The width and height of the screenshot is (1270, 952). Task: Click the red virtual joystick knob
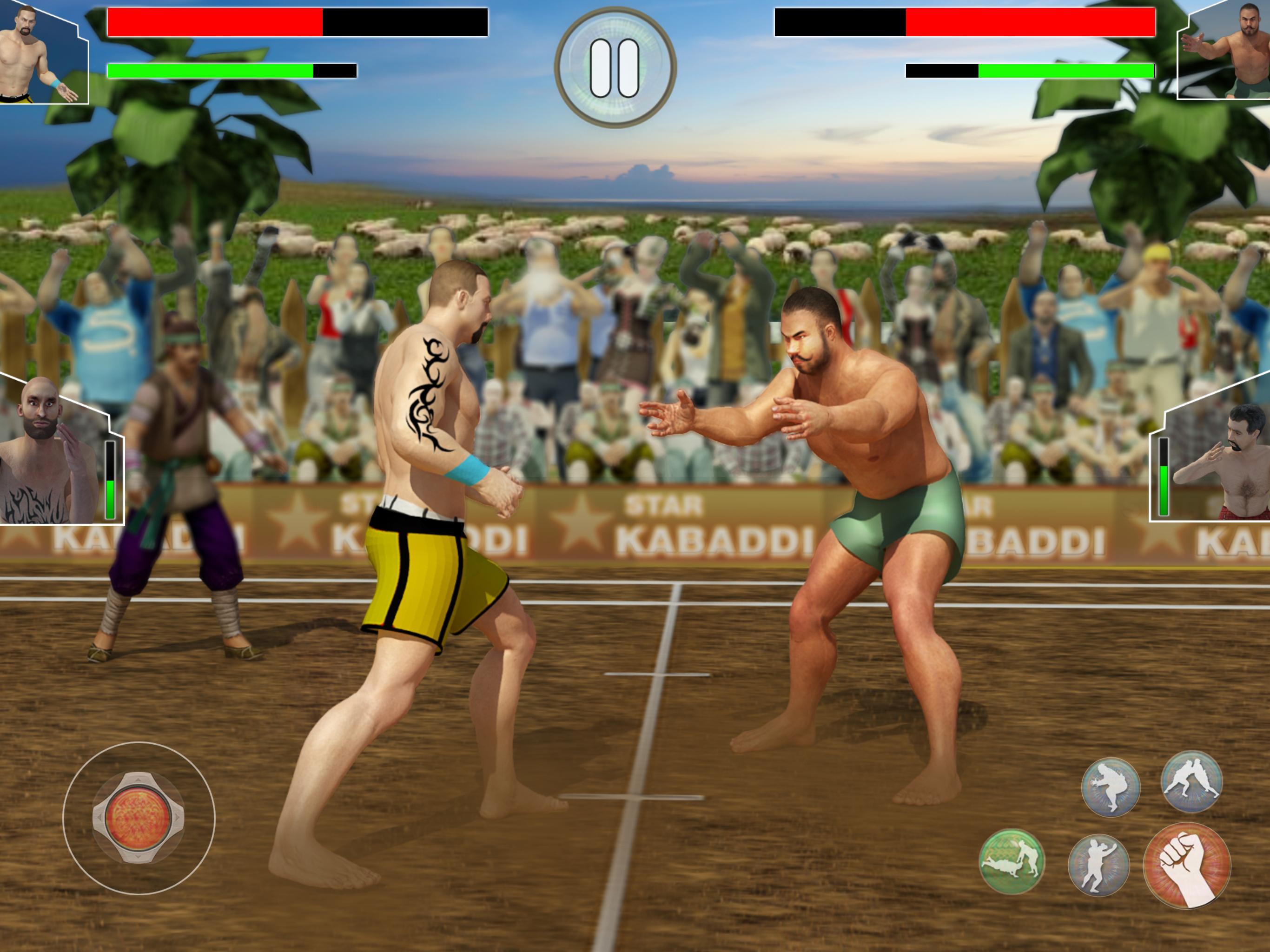coord(139,818)
